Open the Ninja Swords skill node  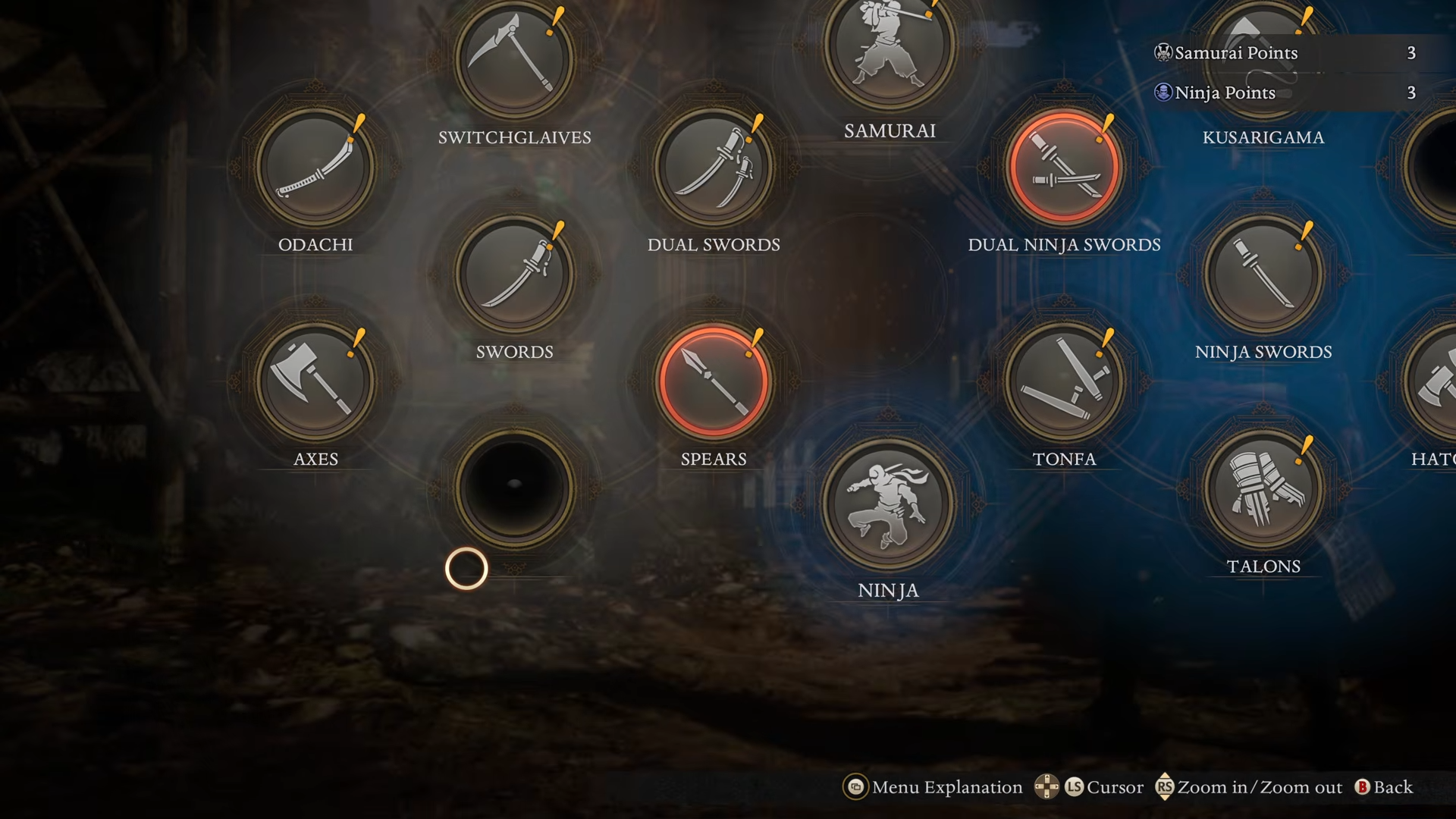coord(1263,274)
